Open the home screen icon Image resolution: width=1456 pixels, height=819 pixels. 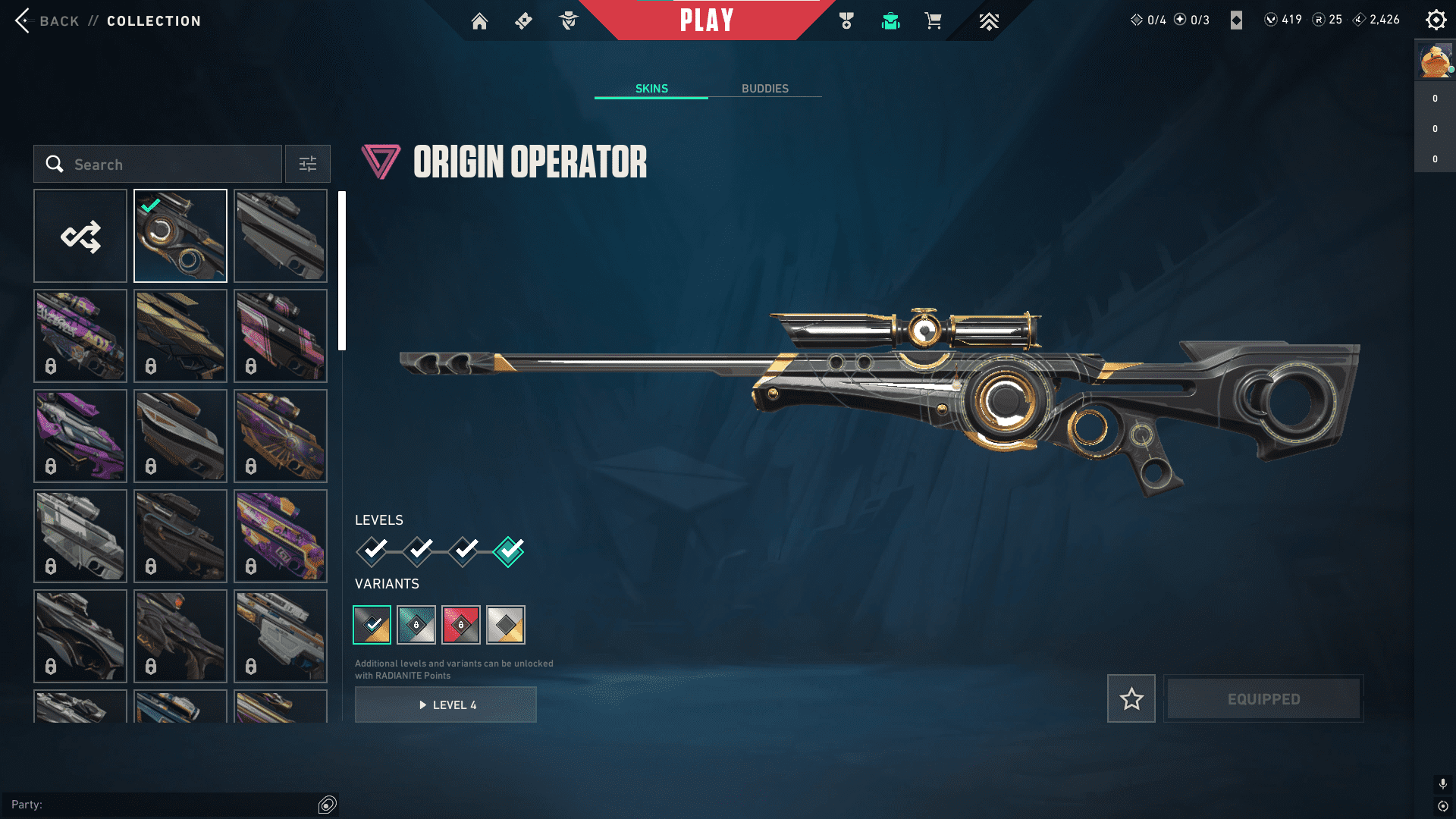click(x=479, y=21)
